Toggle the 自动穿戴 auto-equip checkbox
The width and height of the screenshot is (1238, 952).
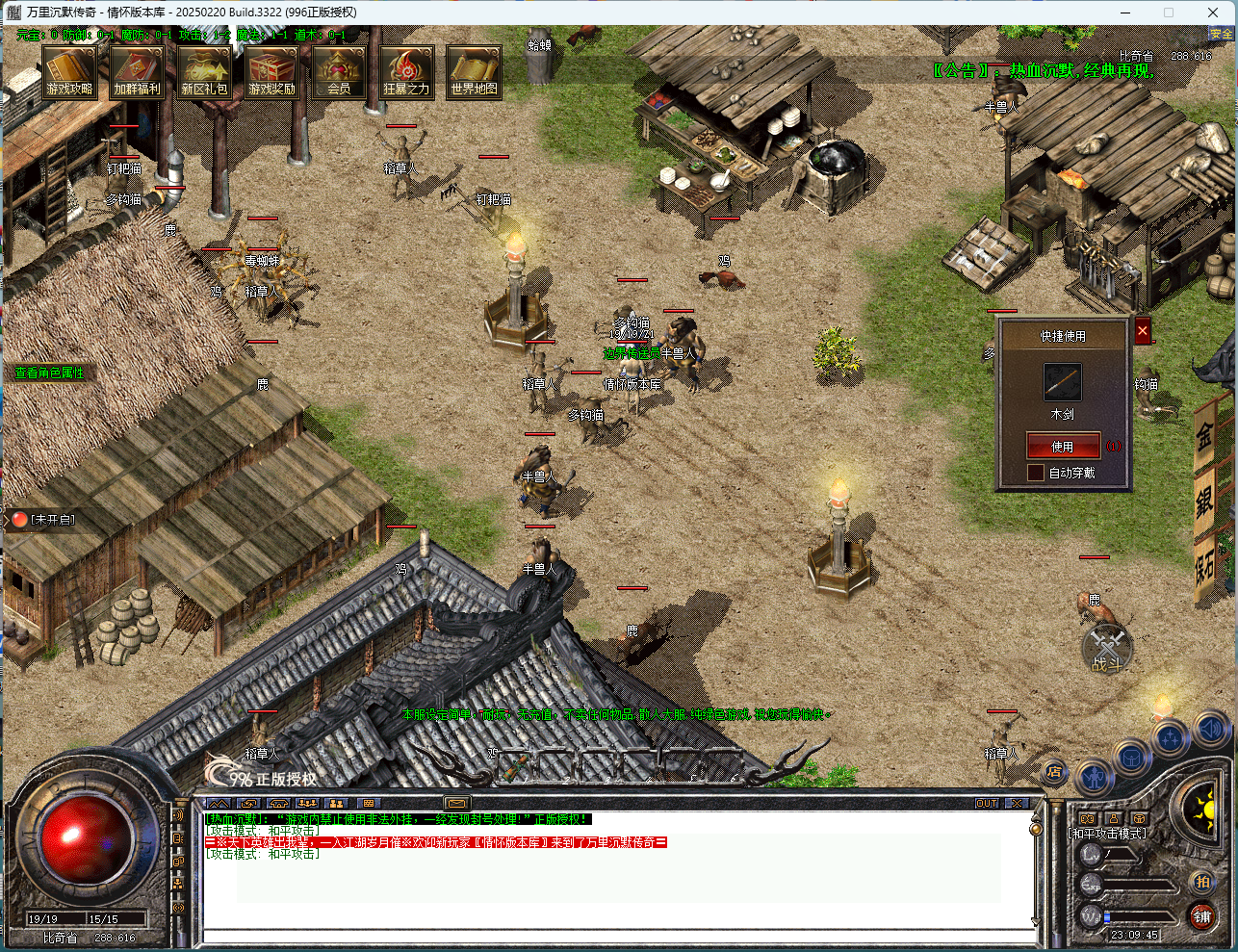[x=1036, y=473]
